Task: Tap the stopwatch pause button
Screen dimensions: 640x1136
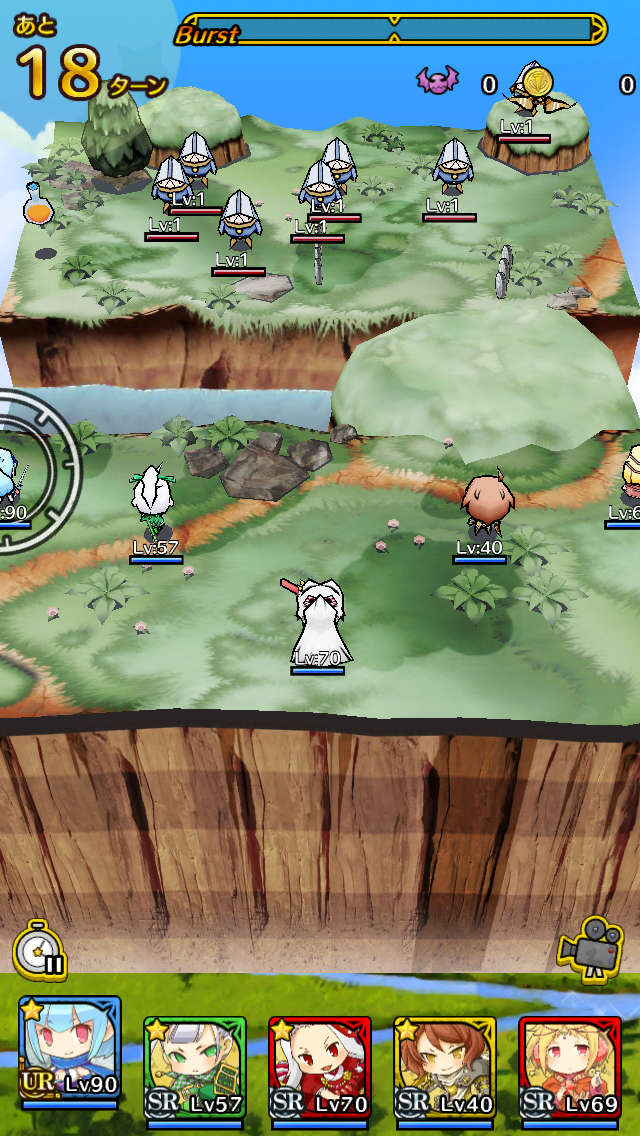Action: click(41, 949)
